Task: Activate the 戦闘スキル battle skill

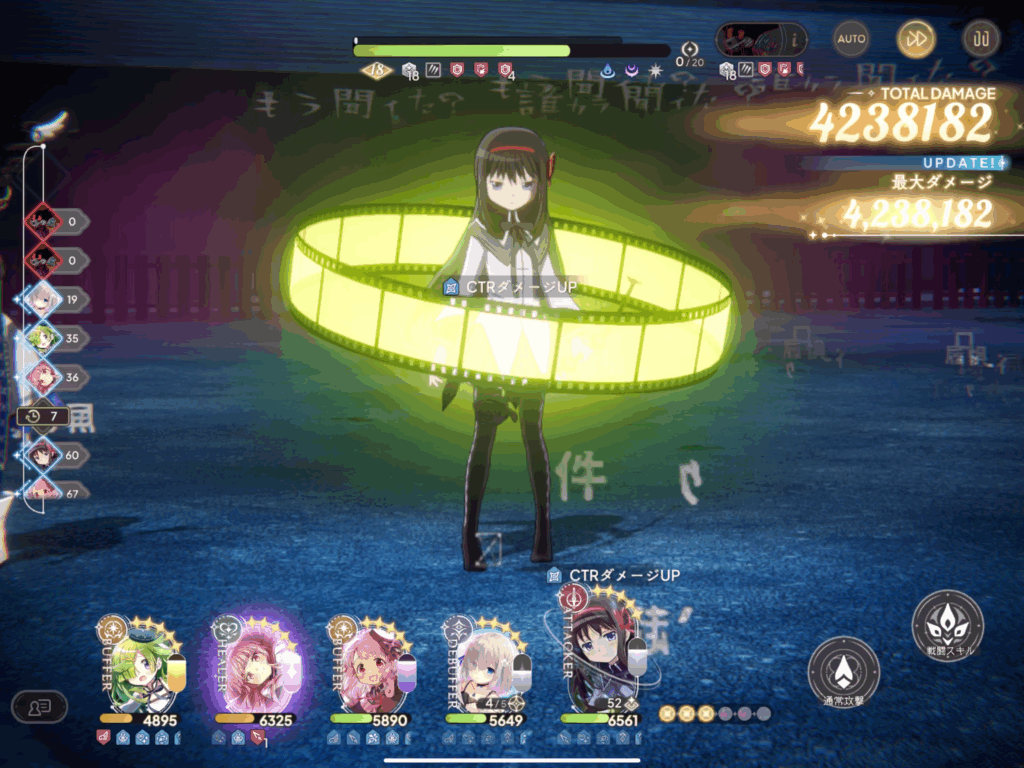Action: tap(947, 626)
